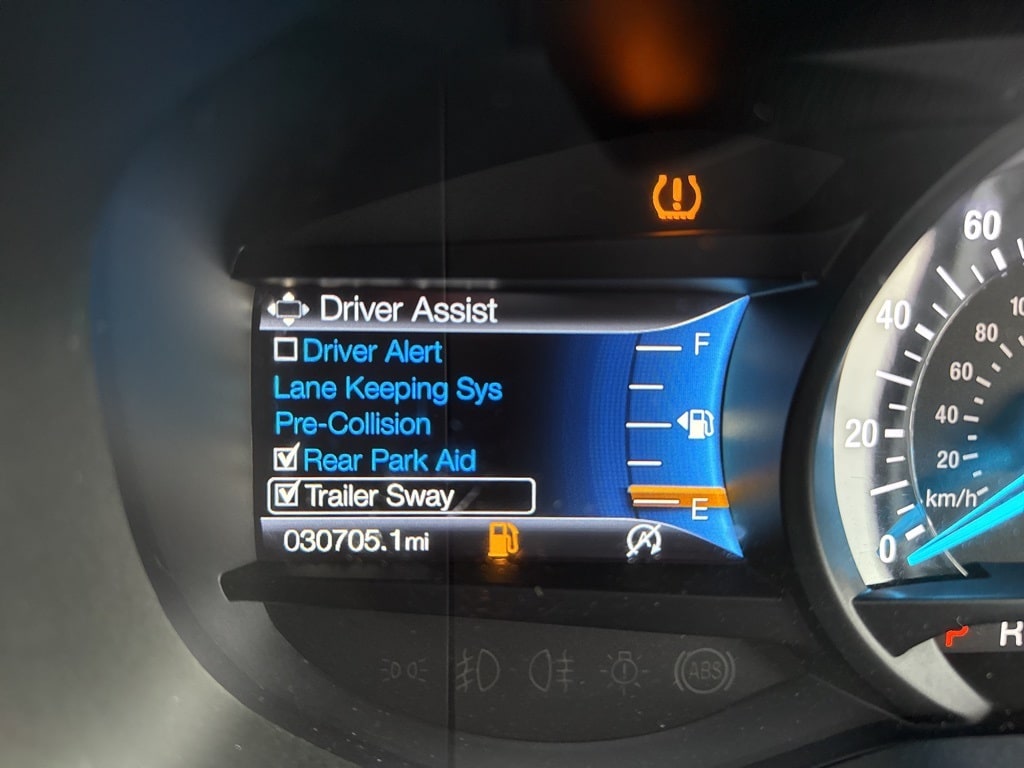Screen dimensions: 1024x768
Task: Toggle the Driver Alert checkbox
Action: tap(286, 350)
